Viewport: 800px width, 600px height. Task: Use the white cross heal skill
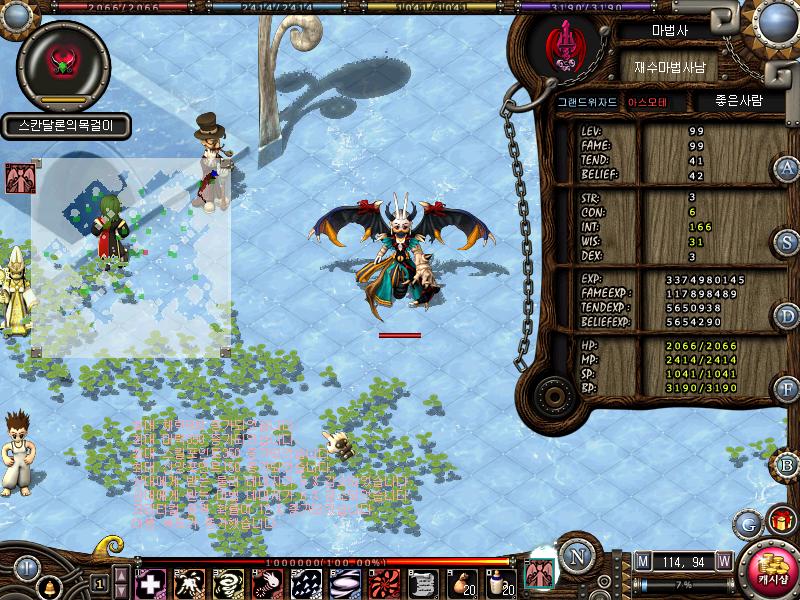tap(150, 583)
